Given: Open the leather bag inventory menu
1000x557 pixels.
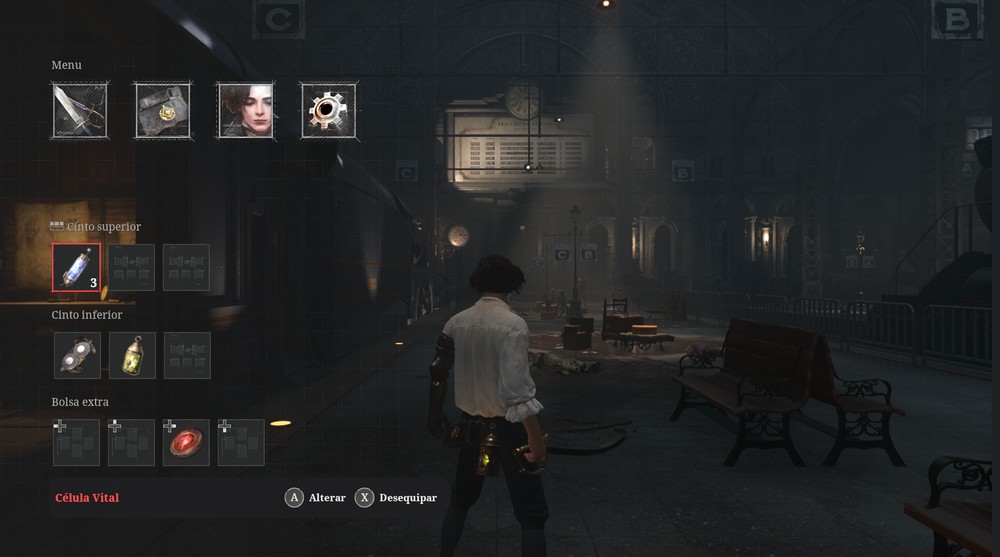Looking at the screenshot, I should [163, 110].
